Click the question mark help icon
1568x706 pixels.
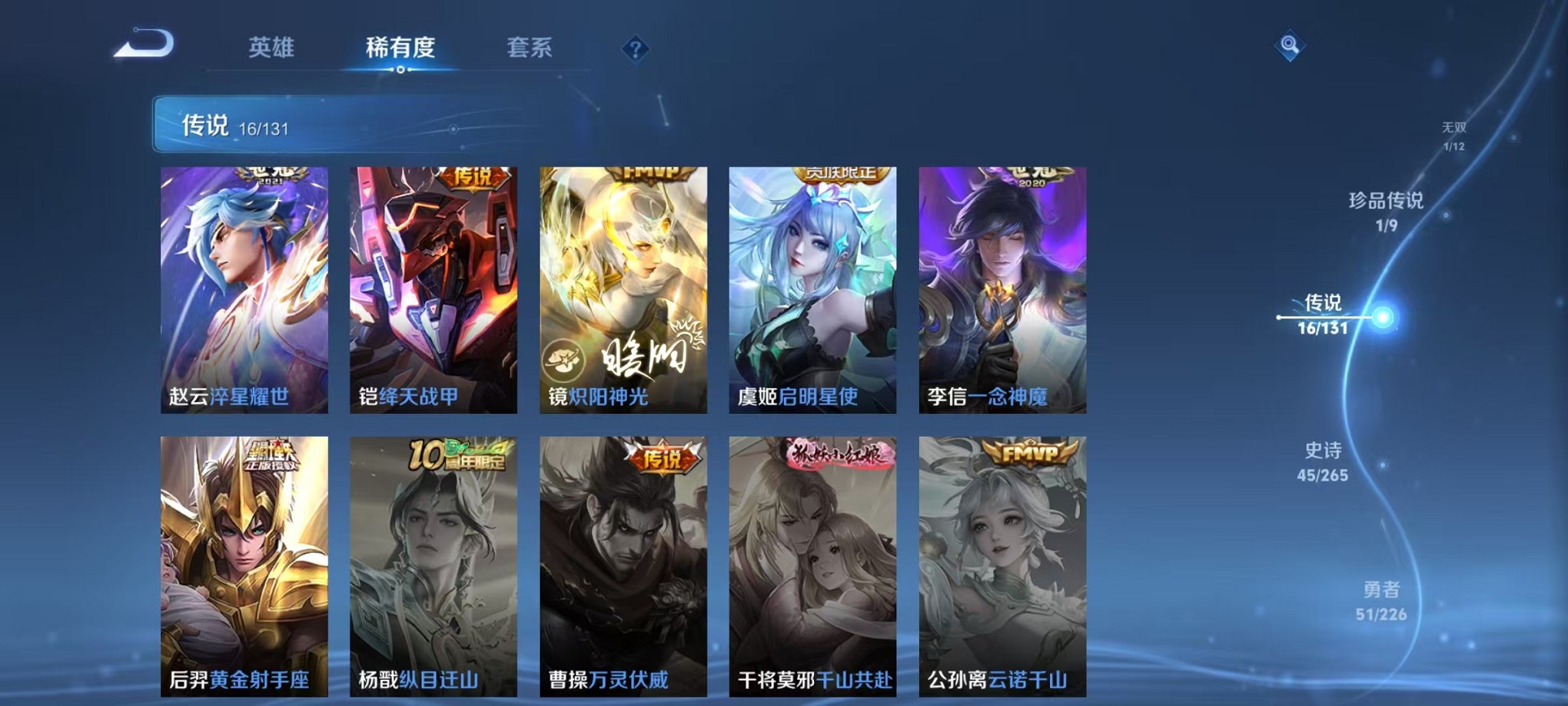[x=634, y=49]
